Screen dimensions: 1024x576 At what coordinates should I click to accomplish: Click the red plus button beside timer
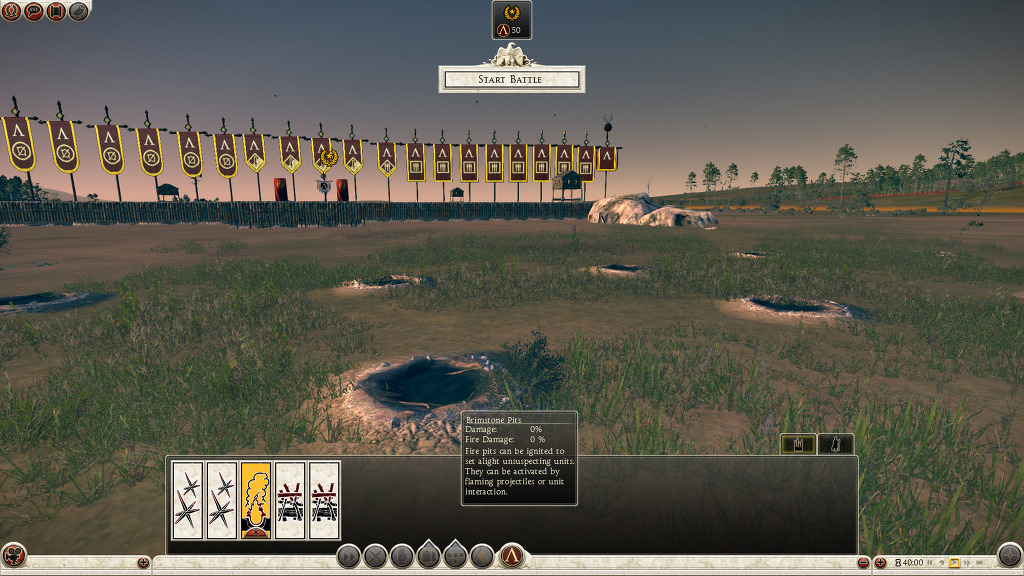[x=881, y=563]
